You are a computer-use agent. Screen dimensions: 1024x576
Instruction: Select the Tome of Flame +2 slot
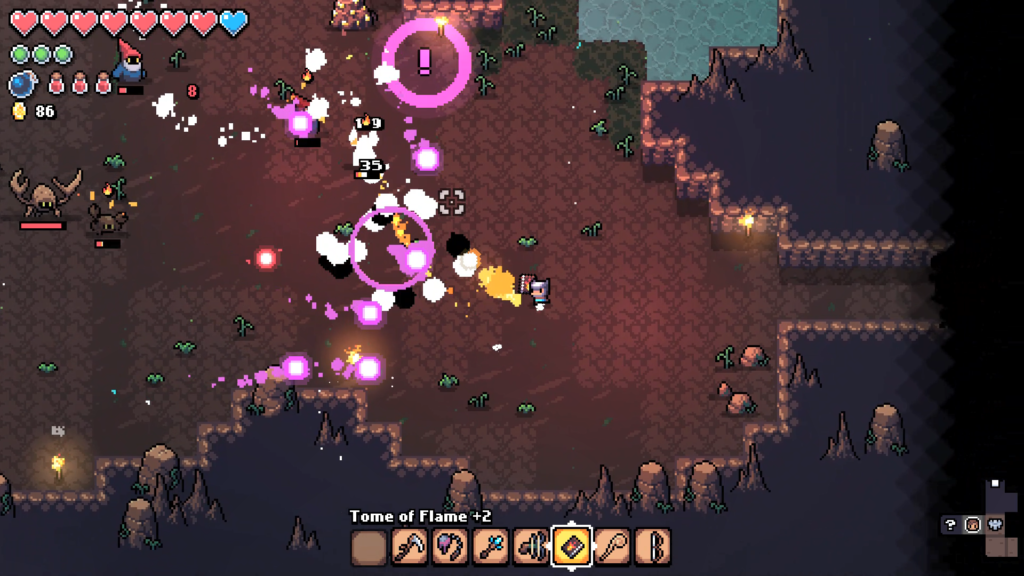coord(571,547)
